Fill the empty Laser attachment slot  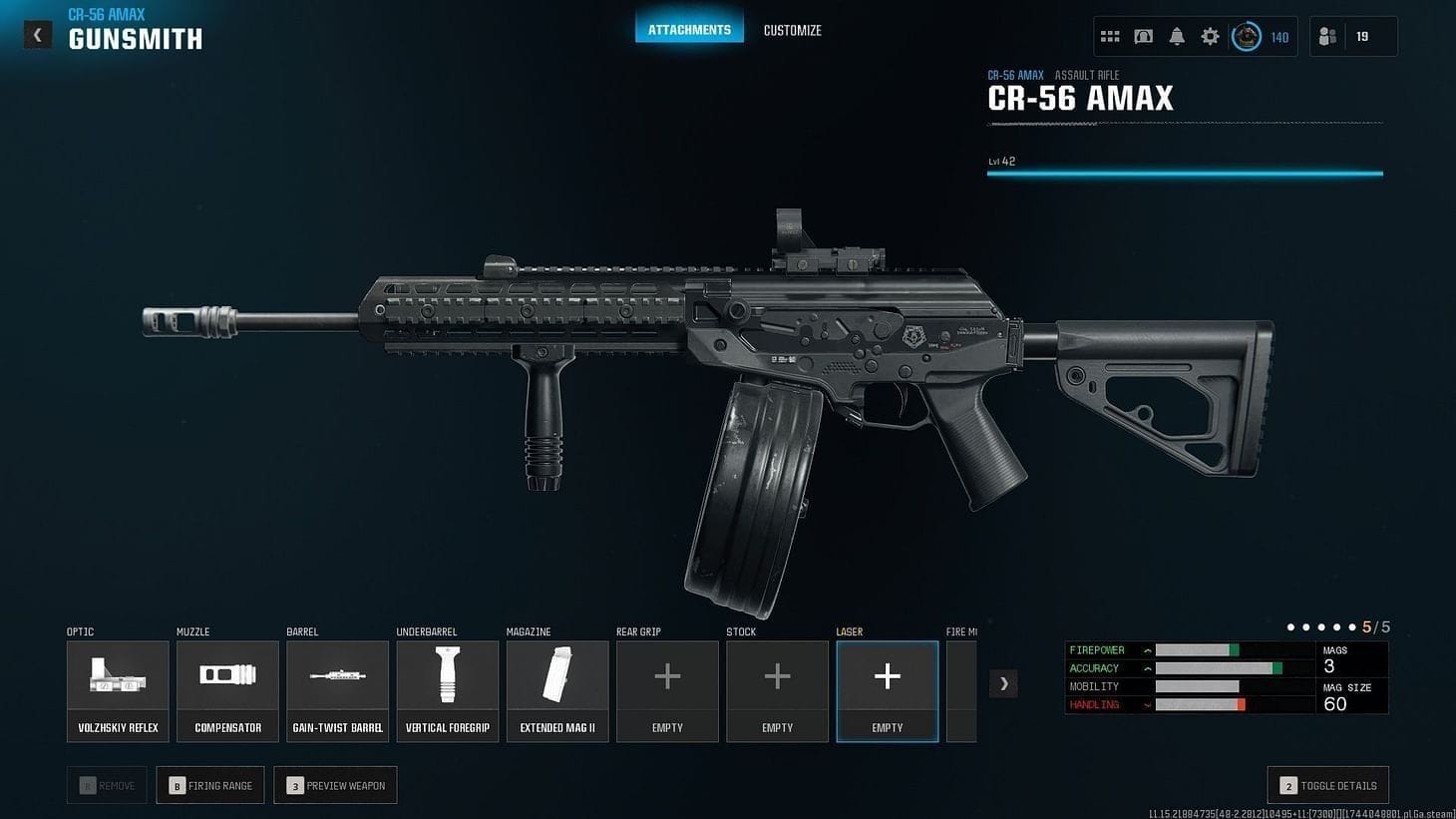pos(887,688)
